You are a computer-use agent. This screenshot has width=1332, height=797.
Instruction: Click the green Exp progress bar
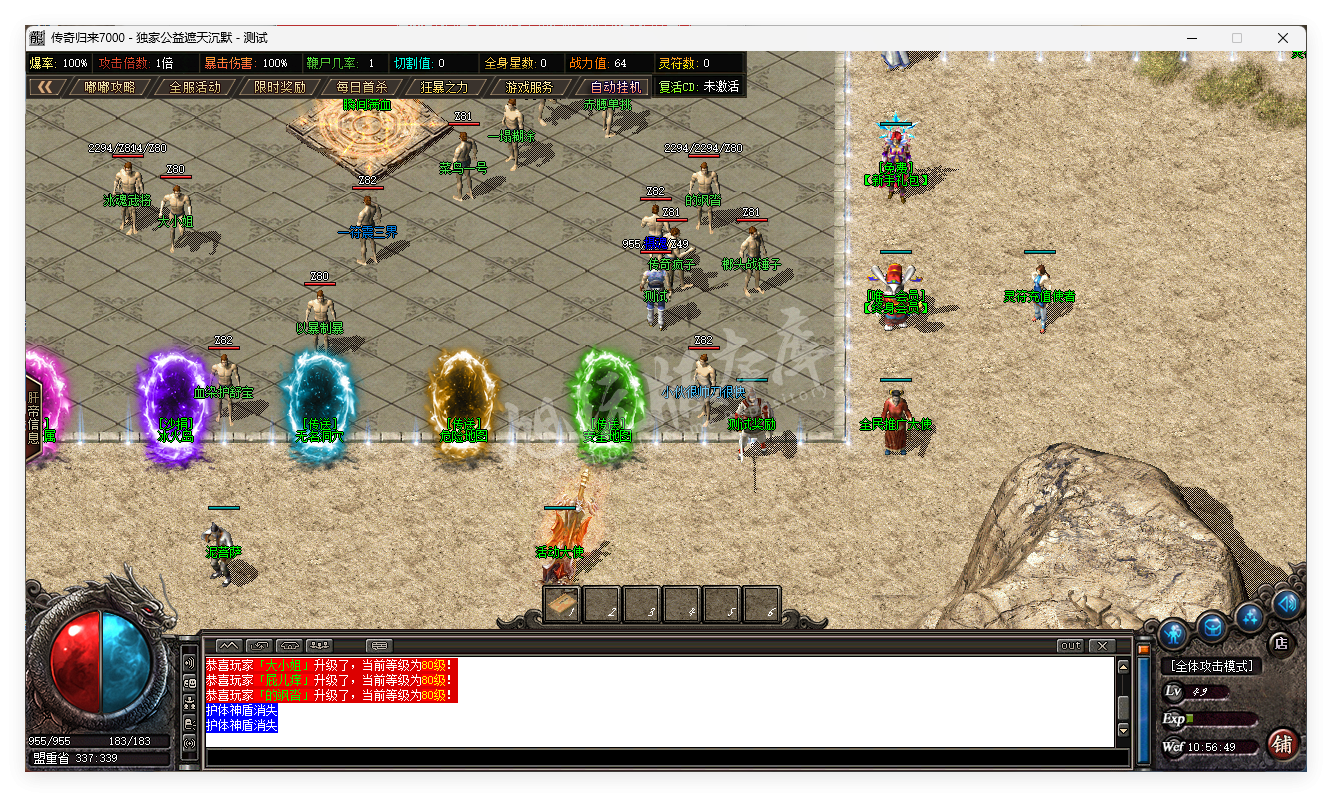(1190, 719)
